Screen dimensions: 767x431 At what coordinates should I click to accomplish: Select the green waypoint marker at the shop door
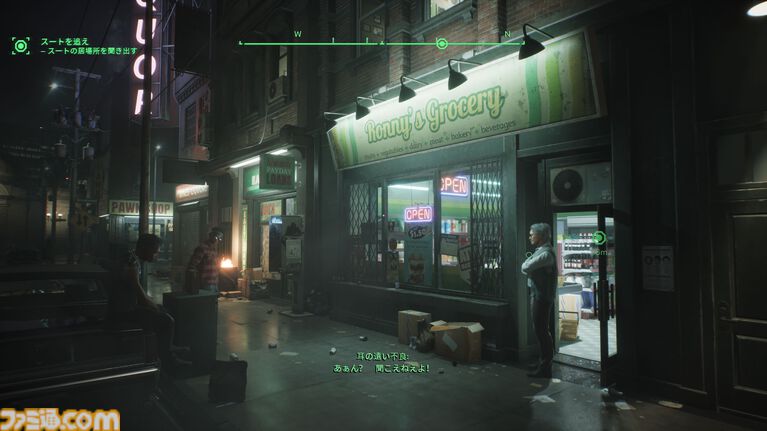(x=598, y=238)
